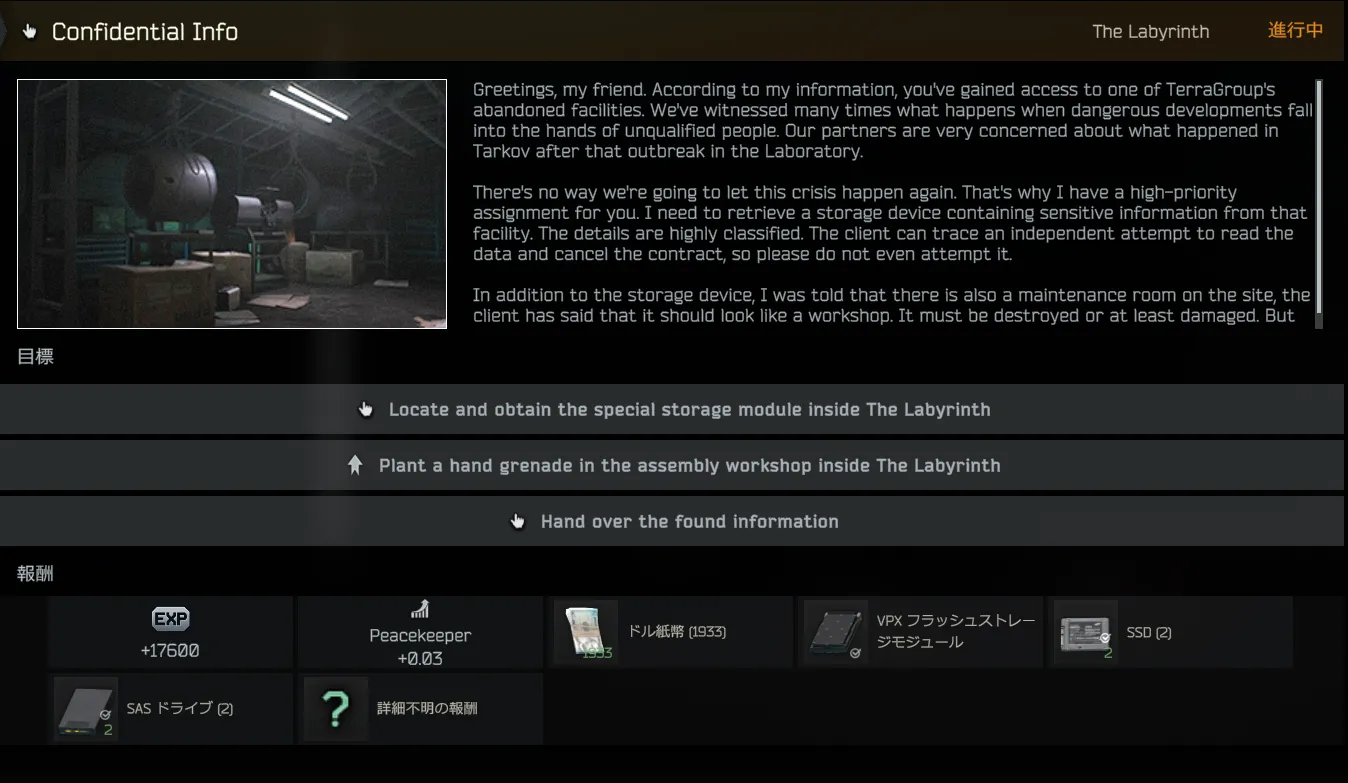Click the grenade objective's upward arrow icon

(x=356, y=464)
